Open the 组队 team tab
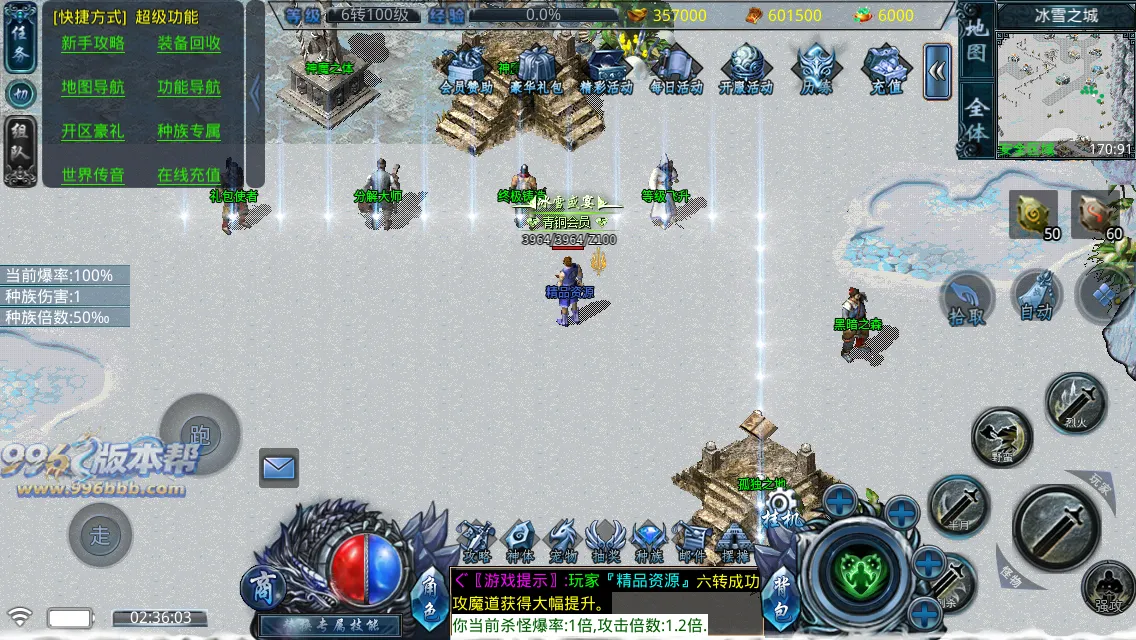This screenshot has height=640, width=1136. click(20, 150)
